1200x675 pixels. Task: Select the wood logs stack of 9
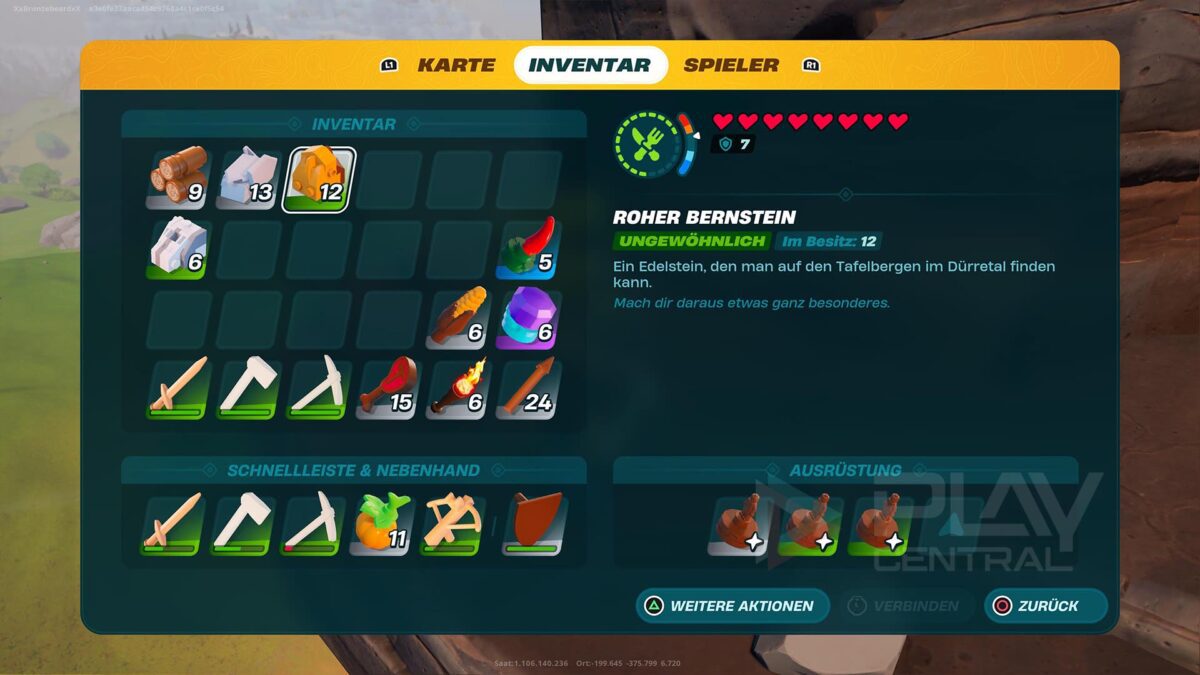pyautogui.click(x=180, y=179)
